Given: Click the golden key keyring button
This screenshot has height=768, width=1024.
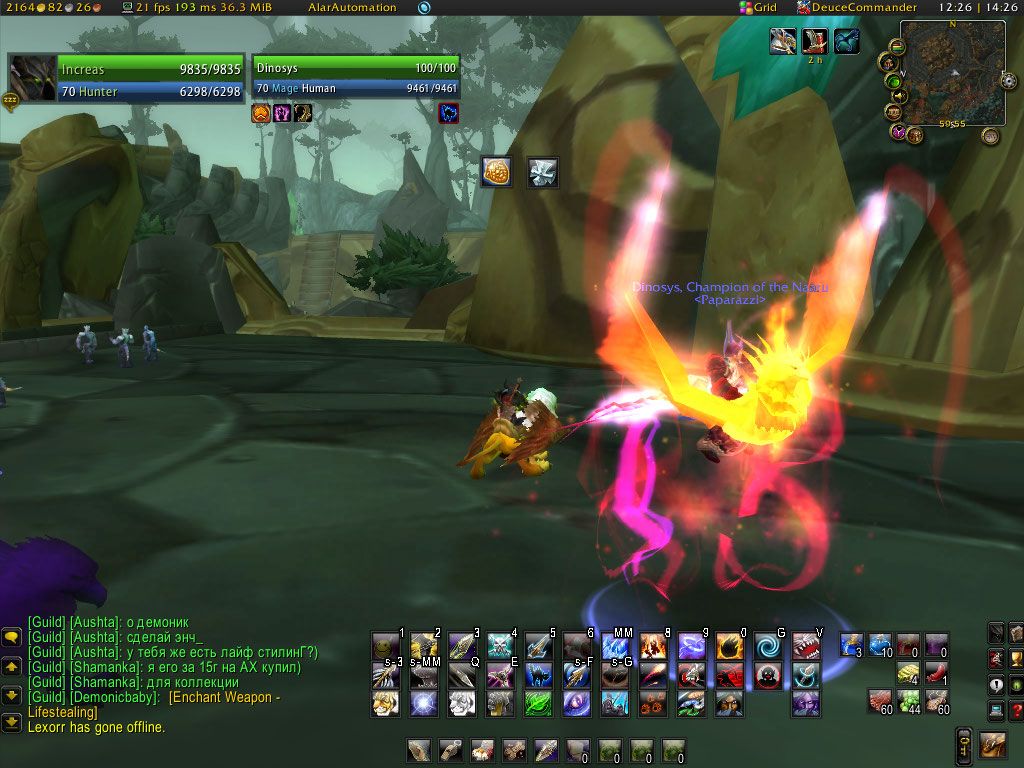Looking at the screenshot, I should pyautogui.click(x=964, y=744).
